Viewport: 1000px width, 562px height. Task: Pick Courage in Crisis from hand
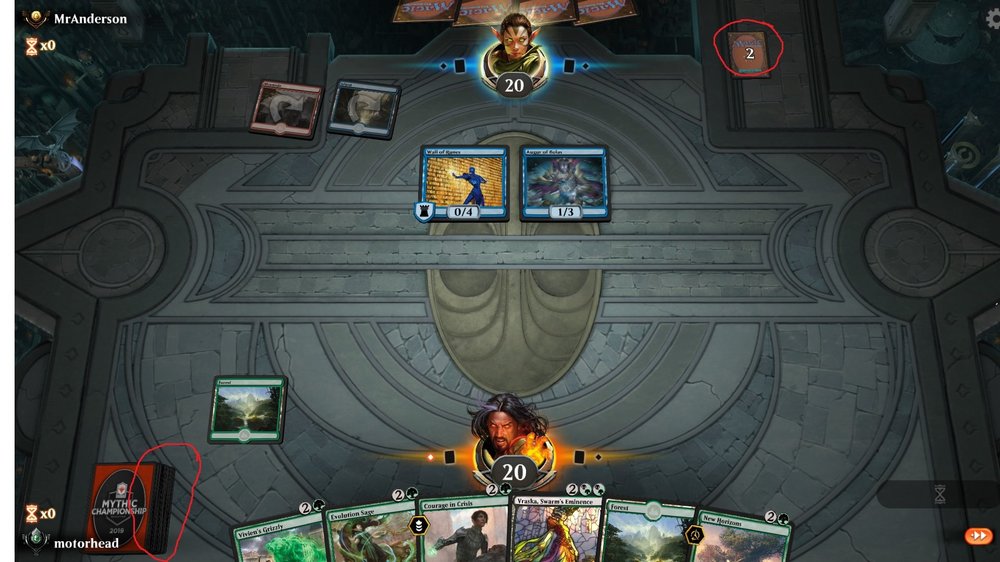[x=462, y=527]
